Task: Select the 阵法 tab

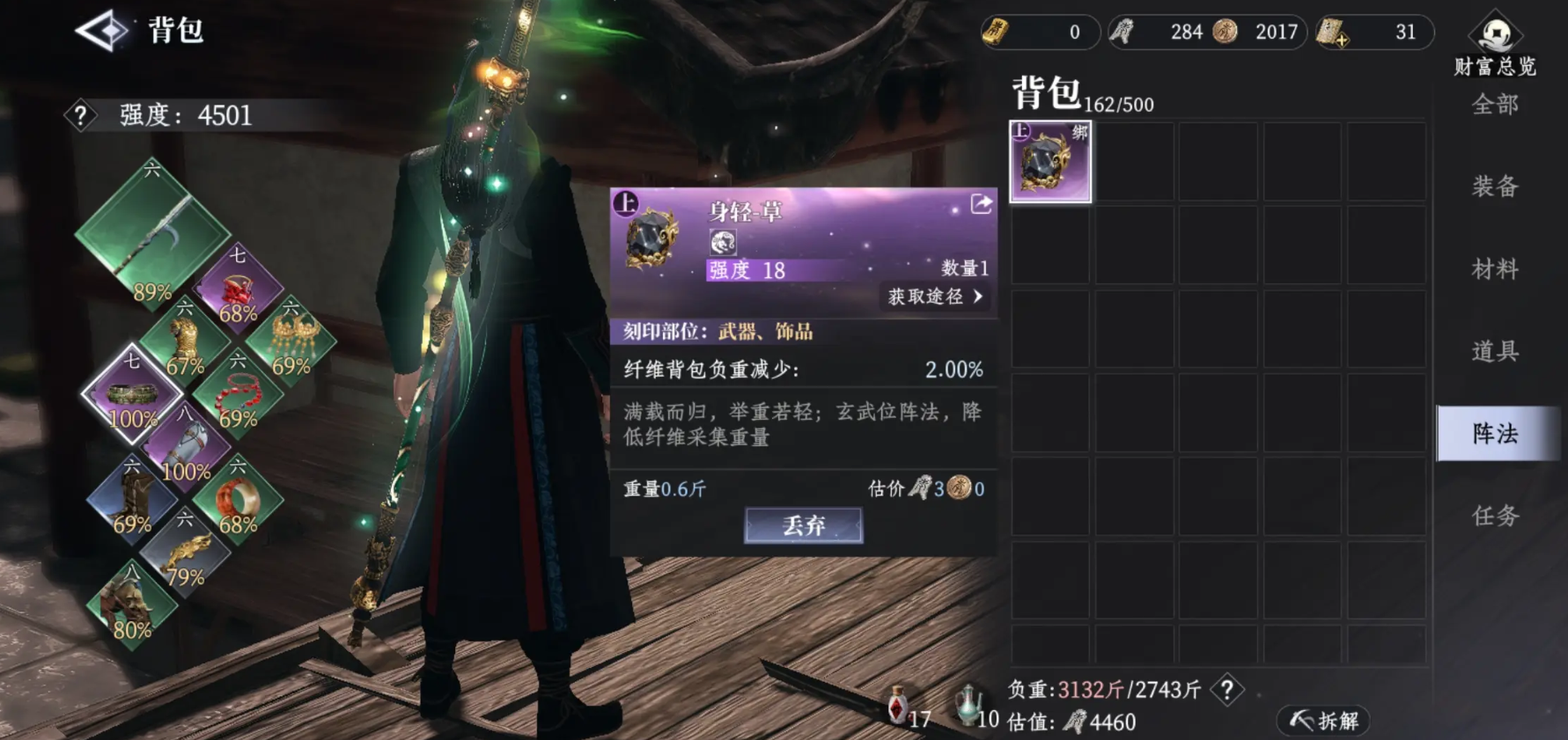Action: [x=1494, y=433]
